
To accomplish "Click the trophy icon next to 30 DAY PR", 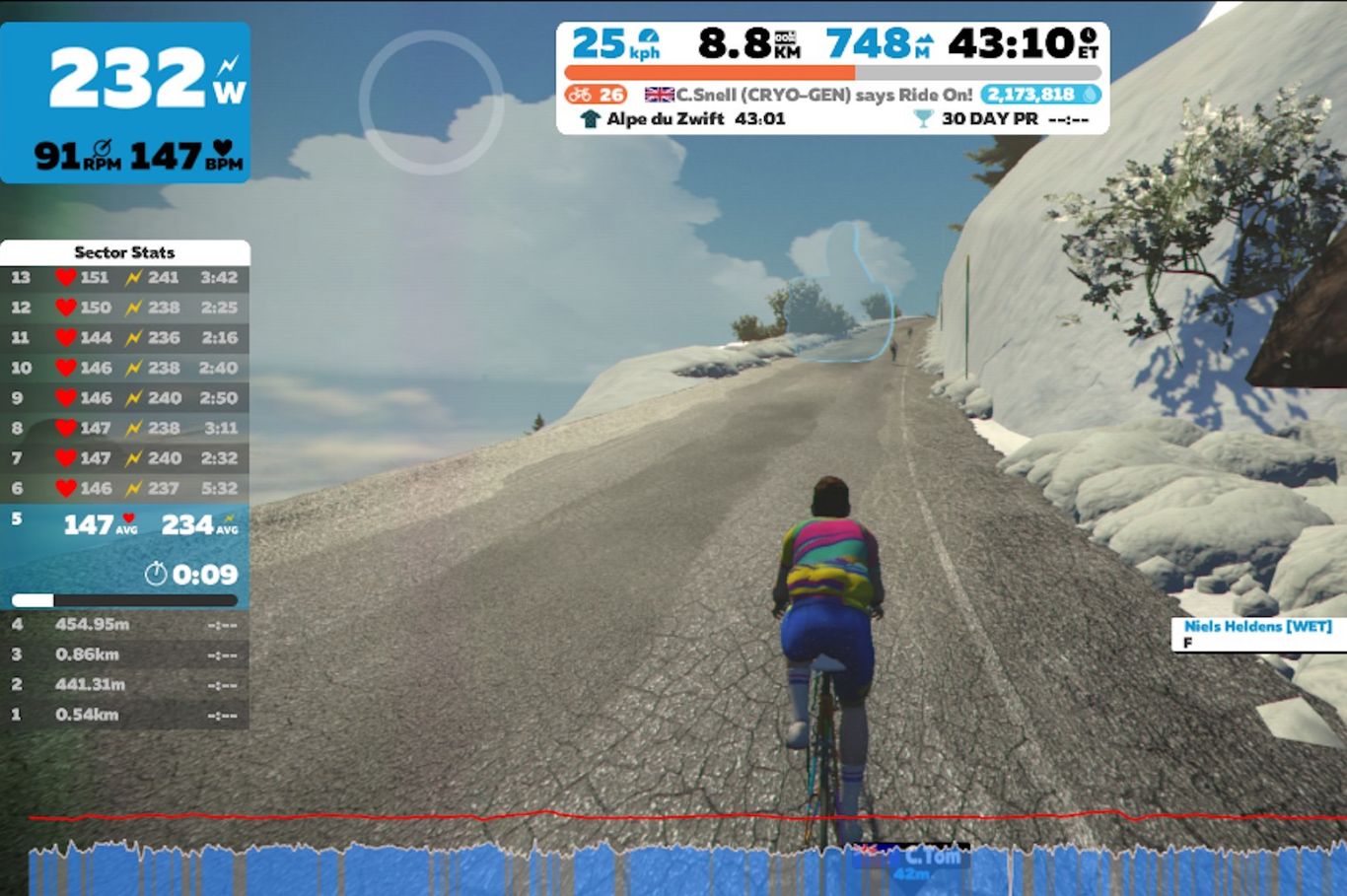I will [922, 118].
